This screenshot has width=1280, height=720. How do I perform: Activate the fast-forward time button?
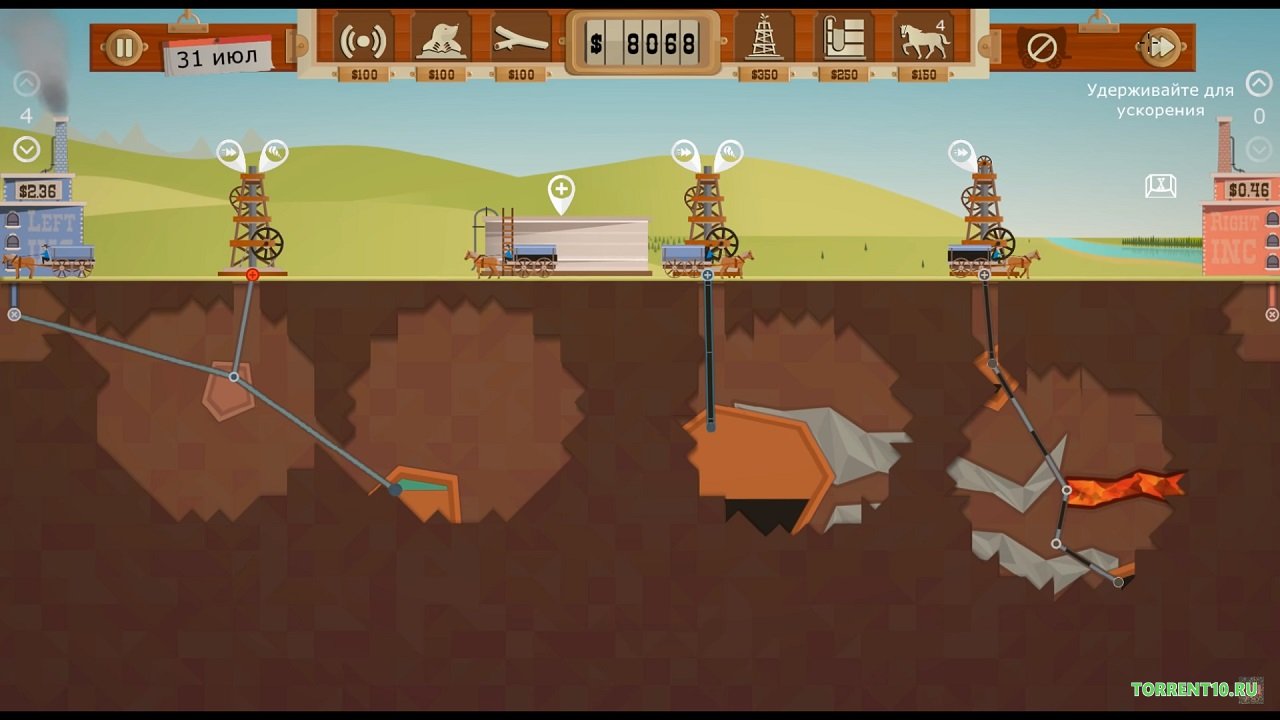[1161, 46]
